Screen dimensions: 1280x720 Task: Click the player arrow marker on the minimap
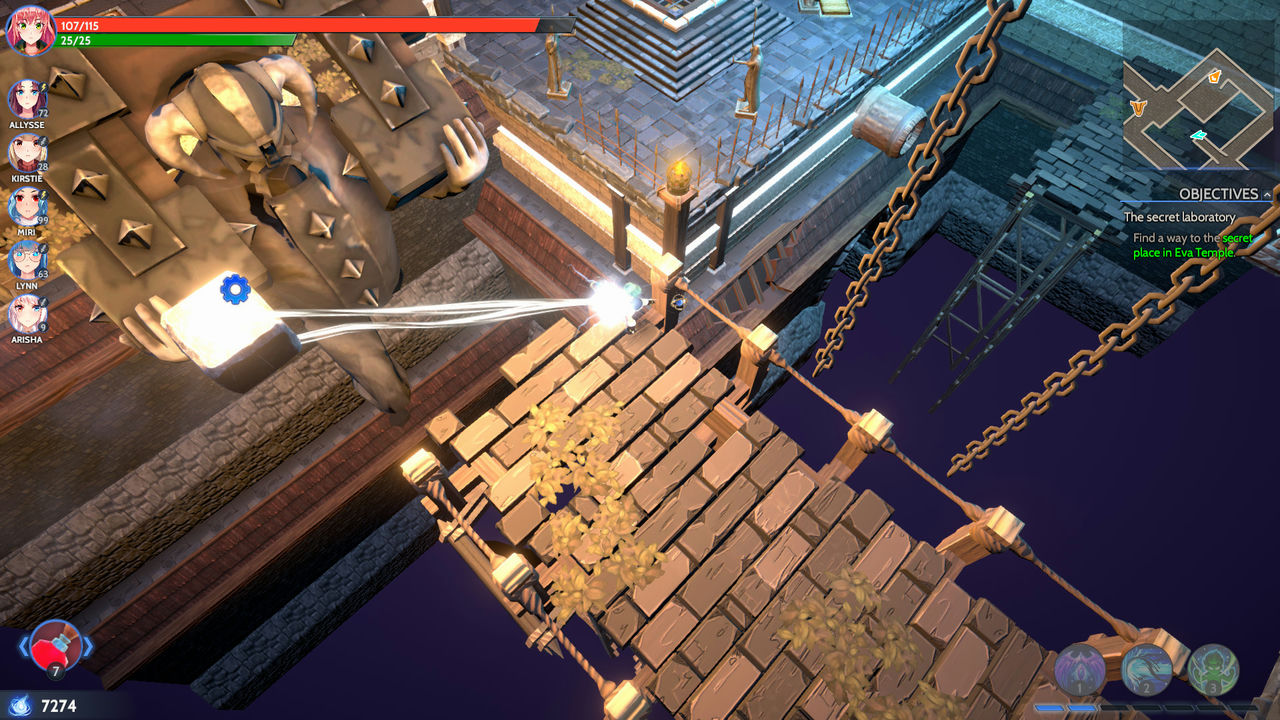[x=1198, y=134]
